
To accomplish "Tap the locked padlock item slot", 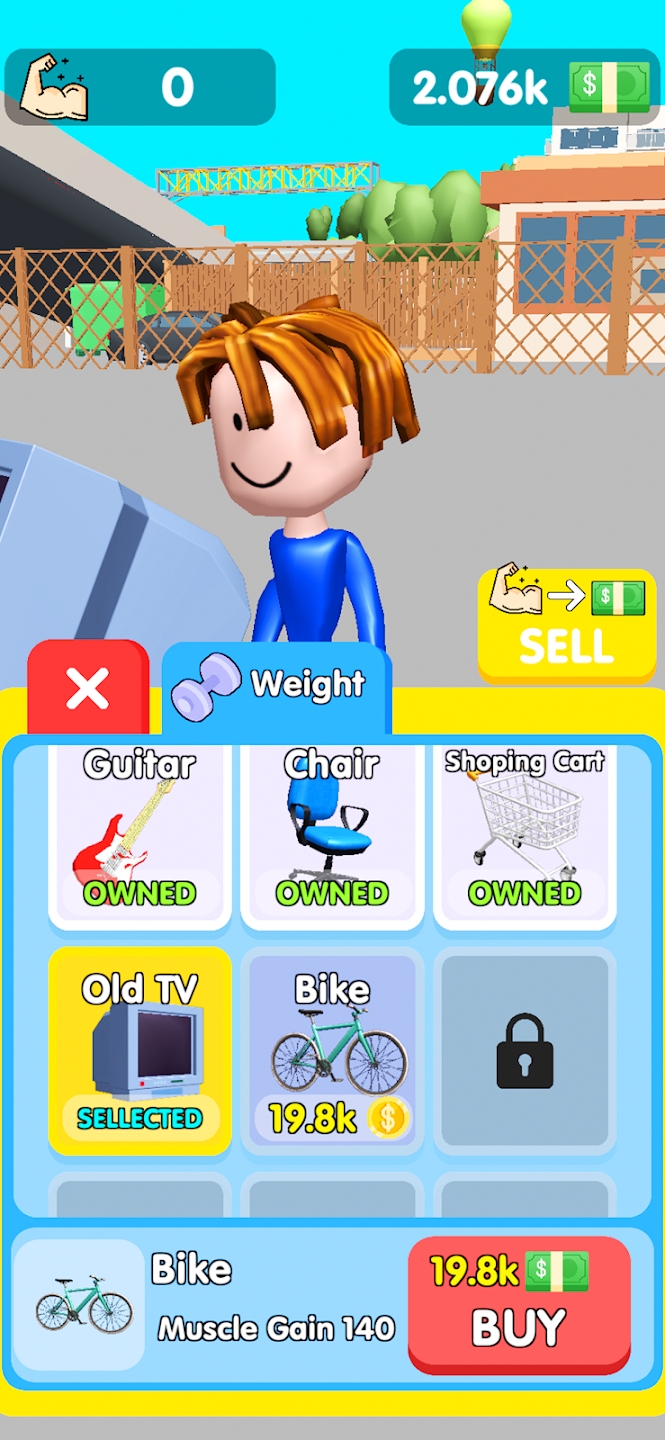I will (525, 1050).
